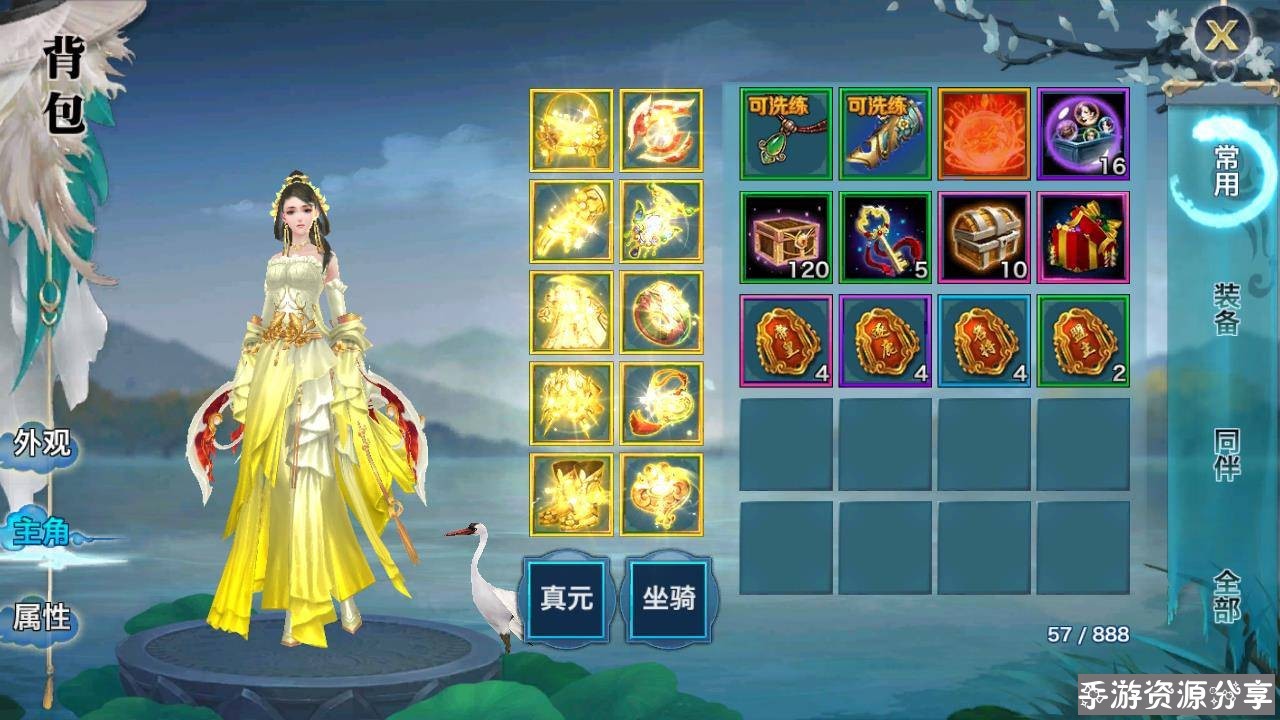
Task: Select the pink-bordered medal stack of 4
Action: [x=785, y=340]
